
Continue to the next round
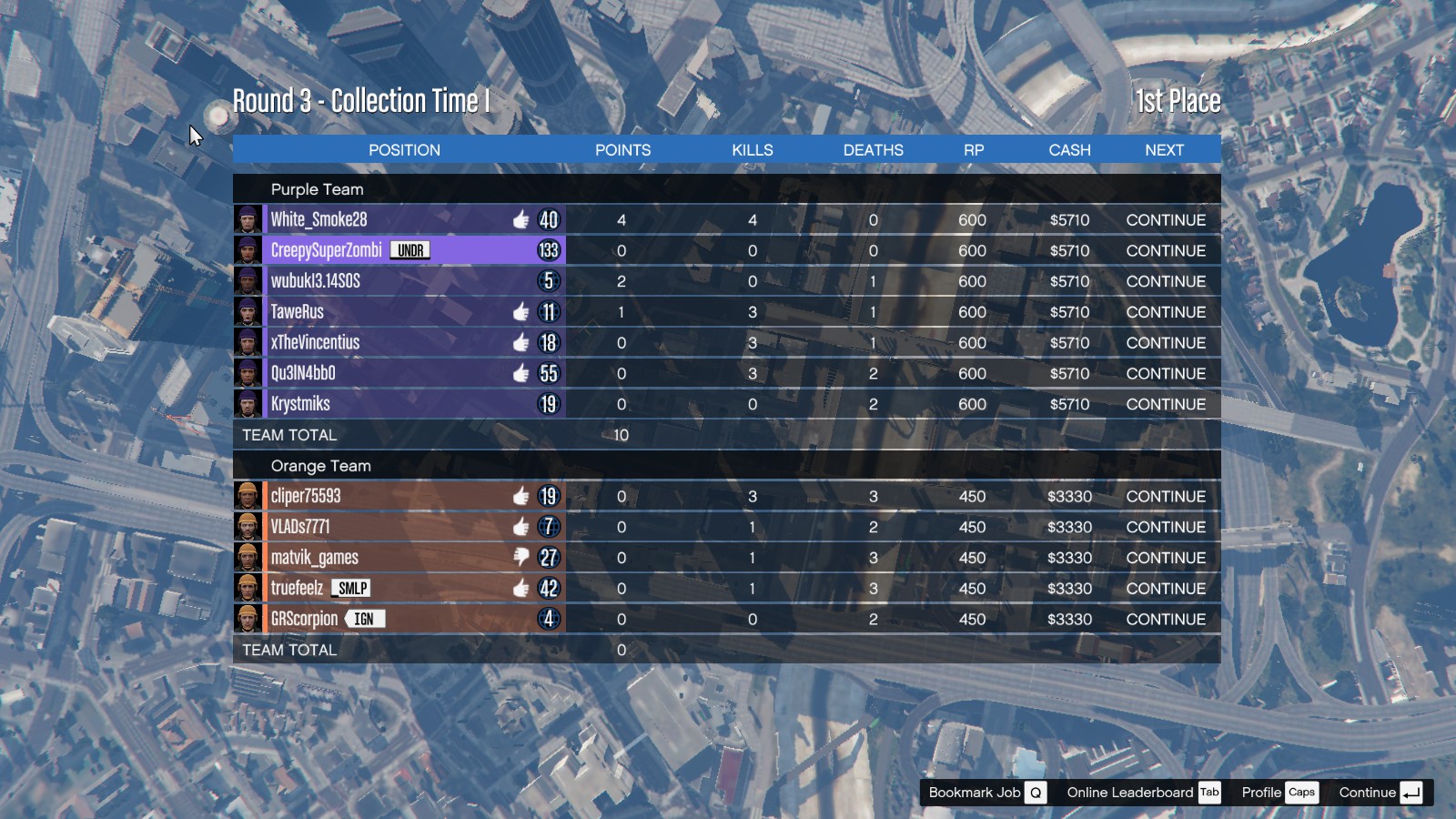[x=1380, y=793]
